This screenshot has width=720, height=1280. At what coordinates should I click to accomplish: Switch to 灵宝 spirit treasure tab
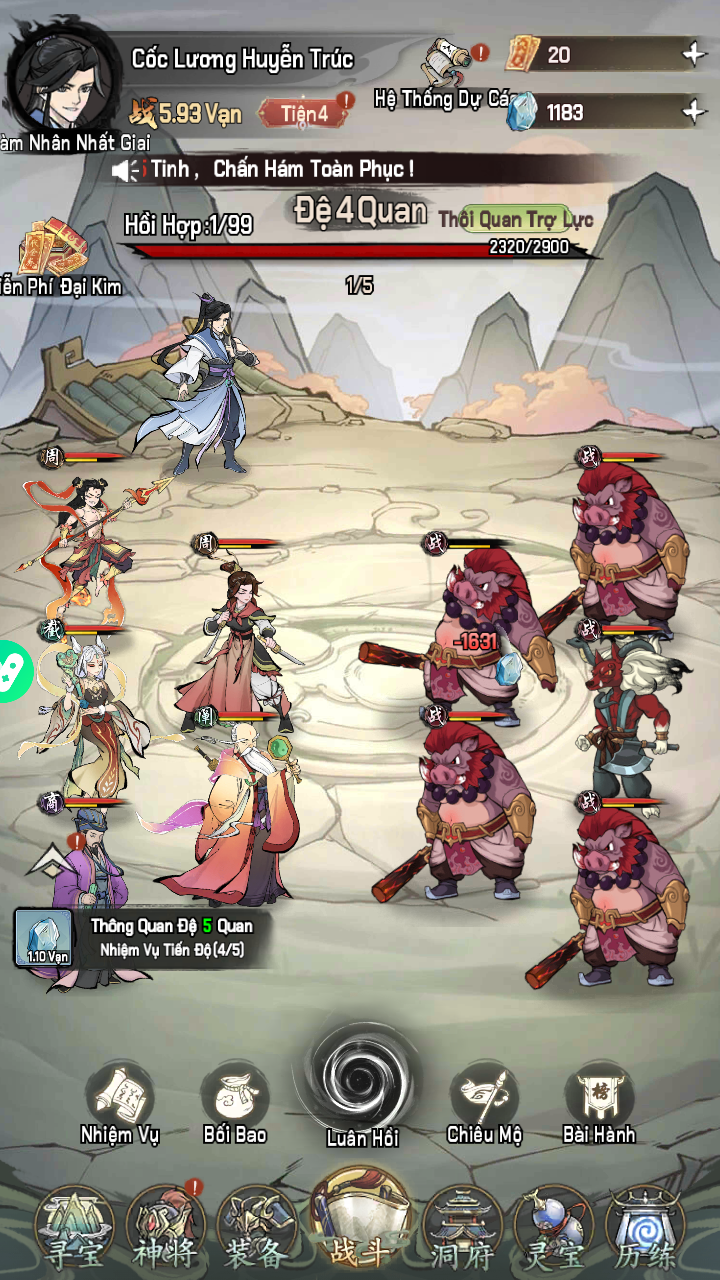(554, 1230)
